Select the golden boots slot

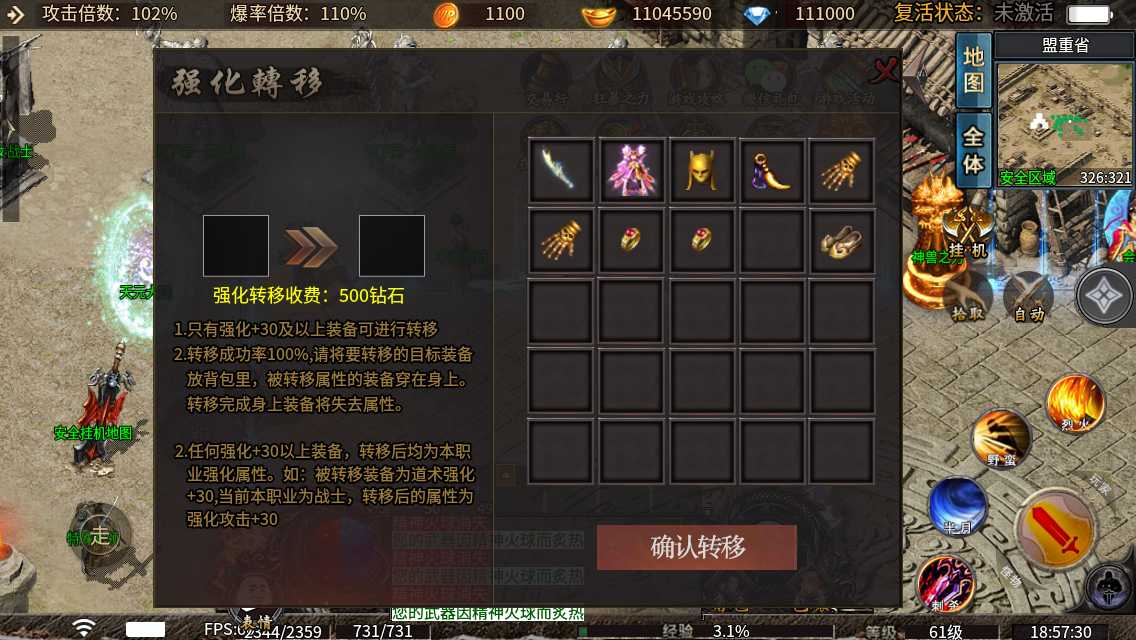coord(841,241)
